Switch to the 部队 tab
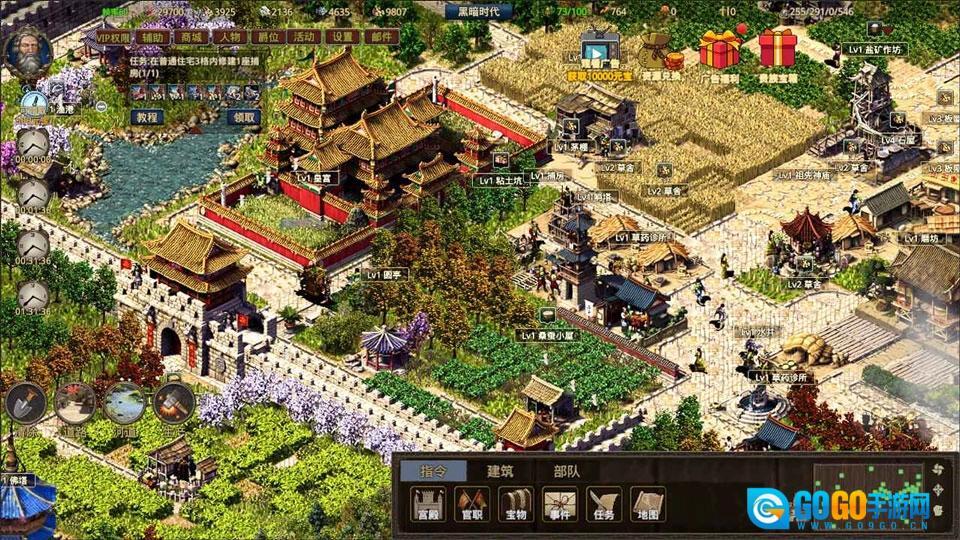 point(567,471)
